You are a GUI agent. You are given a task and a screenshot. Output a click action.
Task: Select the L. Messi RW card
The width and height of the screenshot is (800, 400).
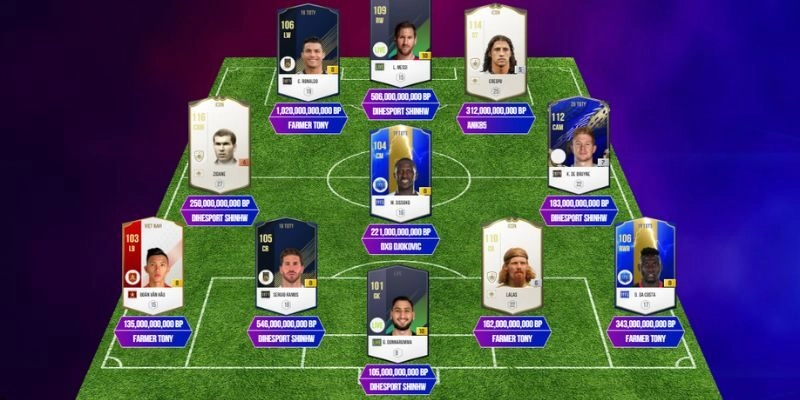[x=400, y=45]
